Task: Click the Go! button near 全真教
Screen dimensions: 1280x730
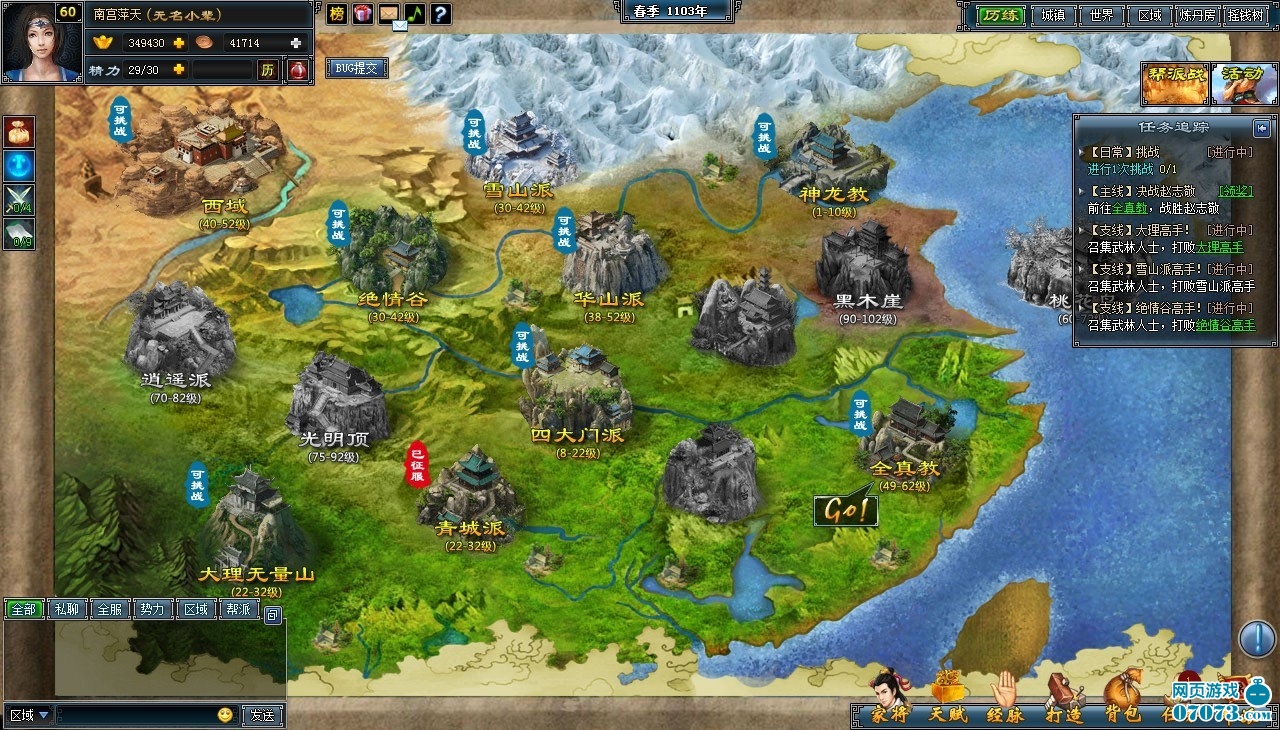Action: coord(845,510)
